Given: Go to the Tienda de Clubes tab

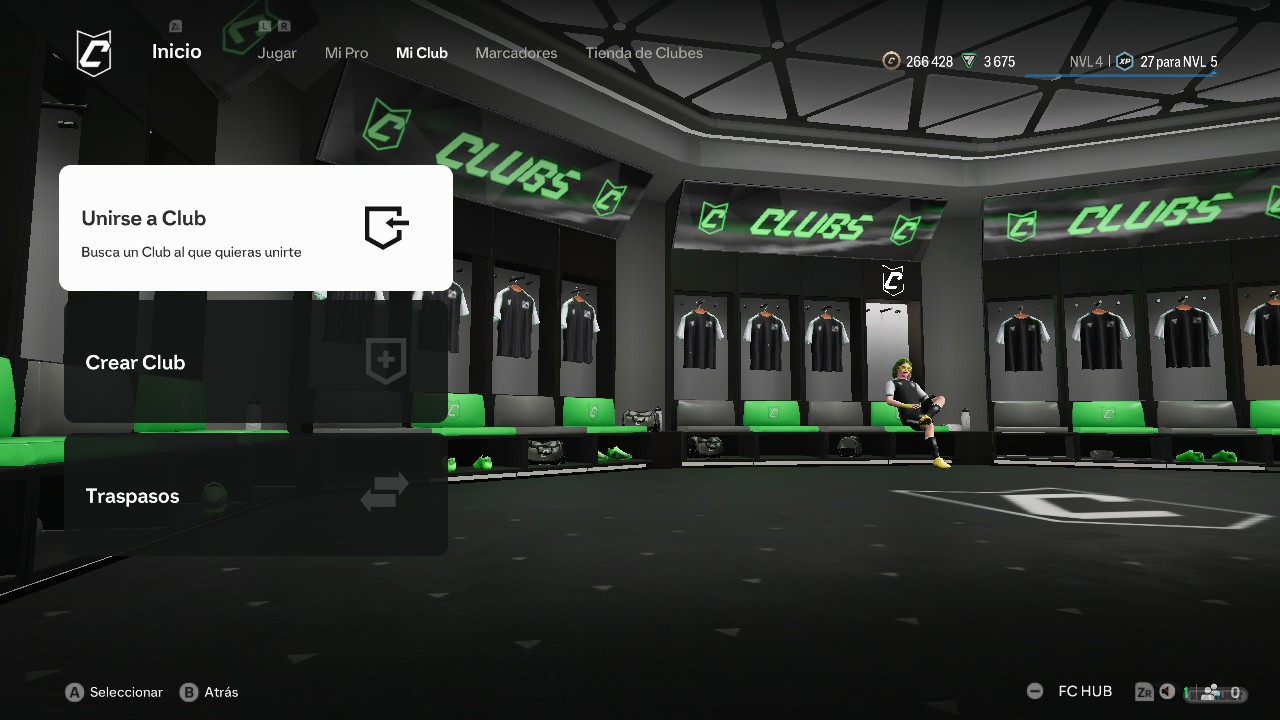Looking at the screenshot, I should (x=644, y=53).
